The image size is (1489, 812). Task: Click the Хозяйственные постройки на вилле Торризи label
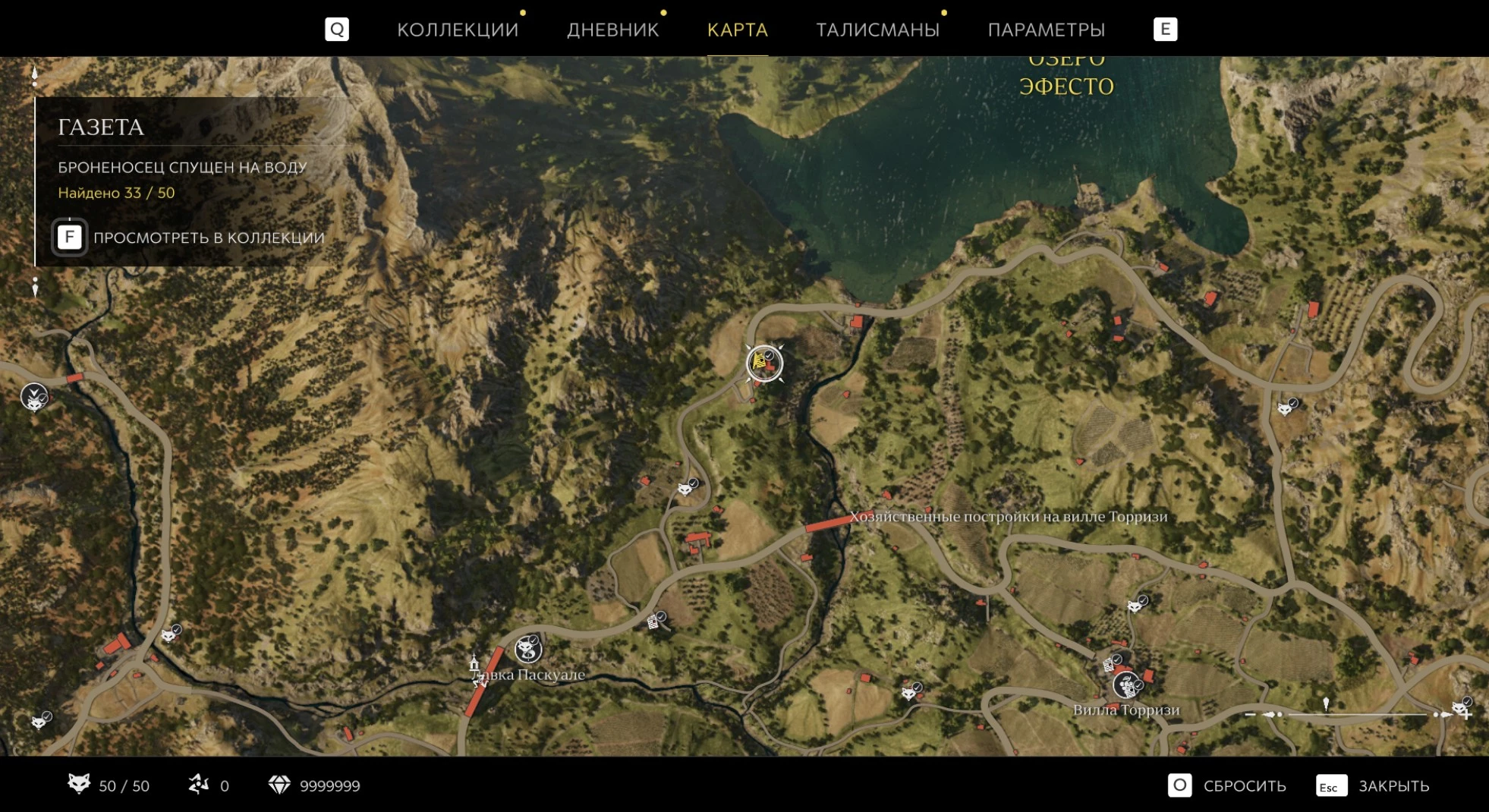1008,517
